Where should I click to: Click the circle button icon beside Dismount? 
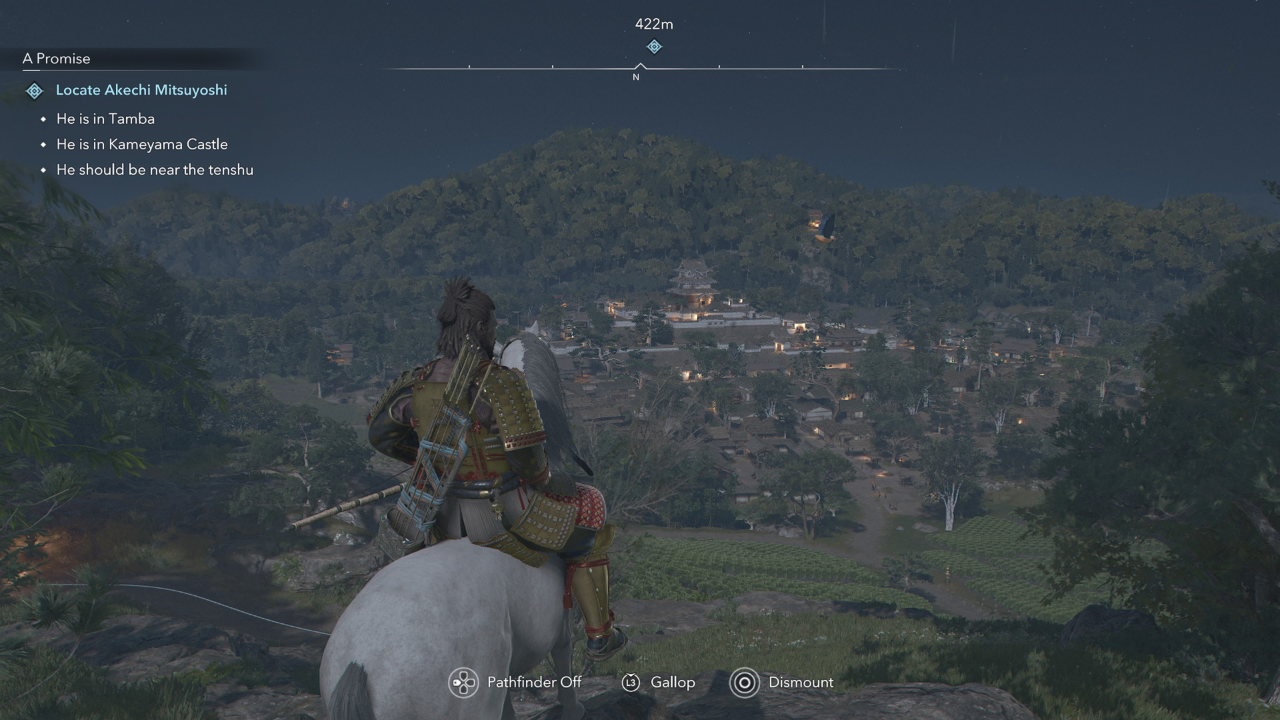[744, 682]
